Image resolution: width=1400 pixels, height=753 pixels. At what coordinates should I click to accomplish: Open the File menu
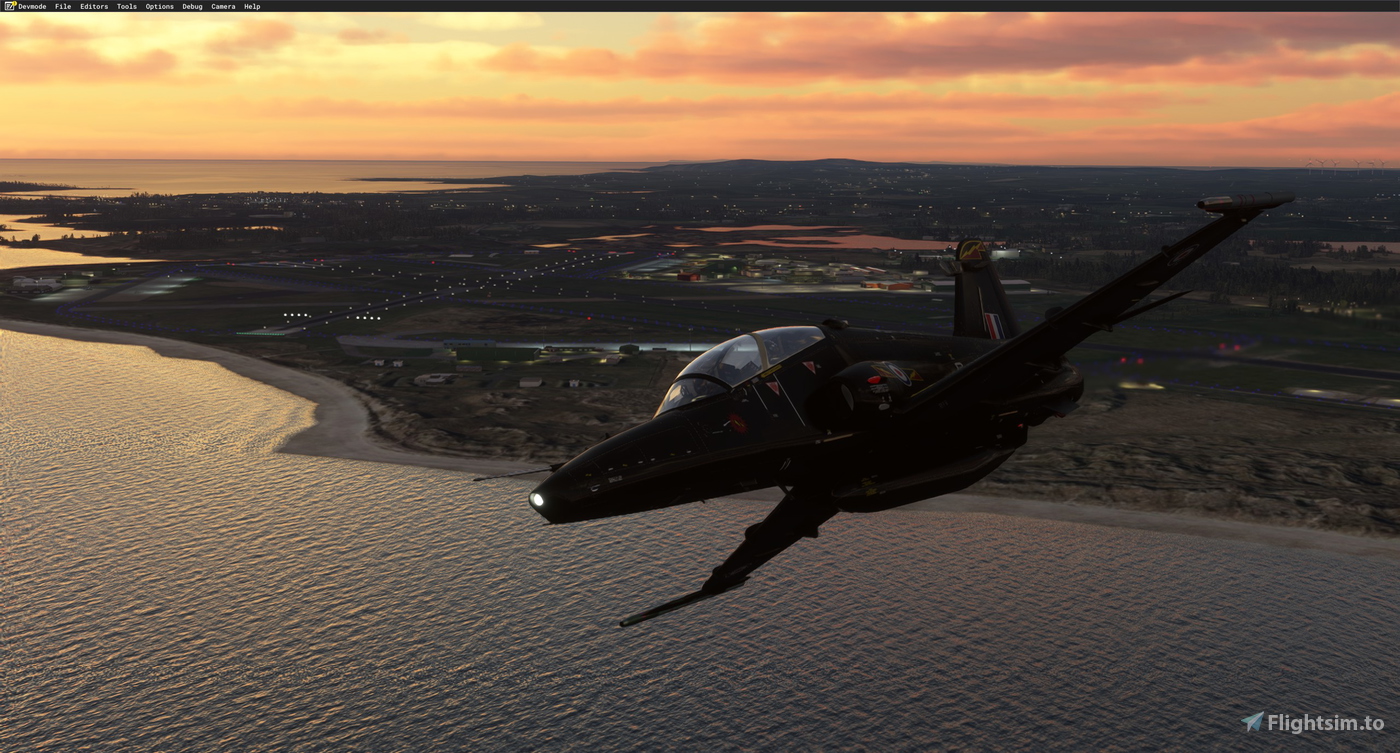(x=62, y=6)
